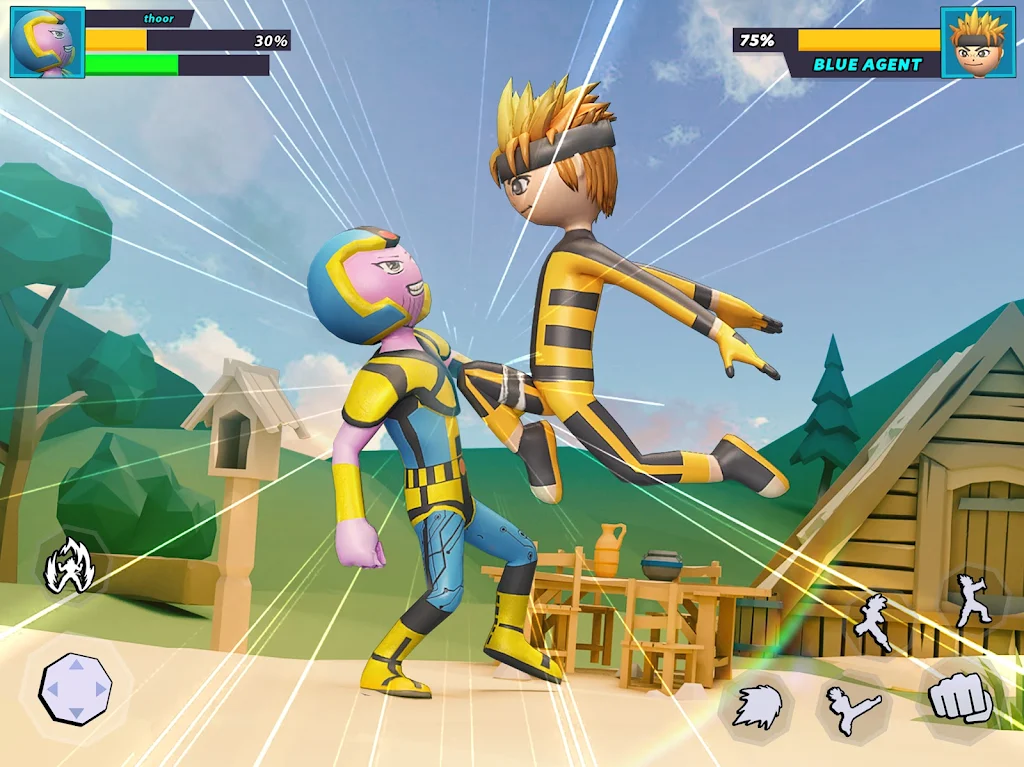The height and width of the screenshot is (767, 1024).
Task: Tap the fist punch attack button
Action: pyautogui.click(x=958, y=699)
